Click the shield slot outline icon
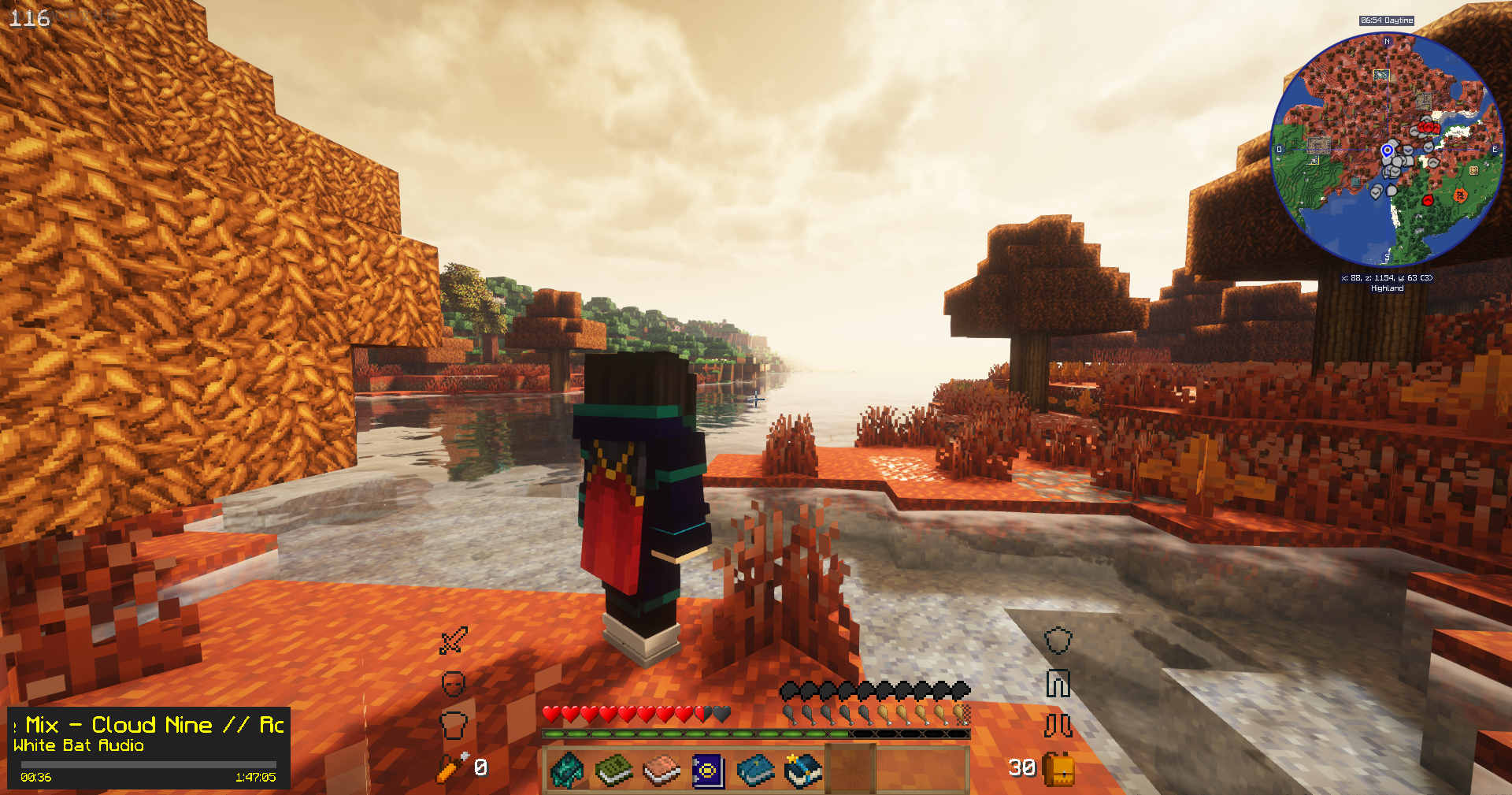The height and width of the screenshot is (795, 1512). tap(1058, 640)
